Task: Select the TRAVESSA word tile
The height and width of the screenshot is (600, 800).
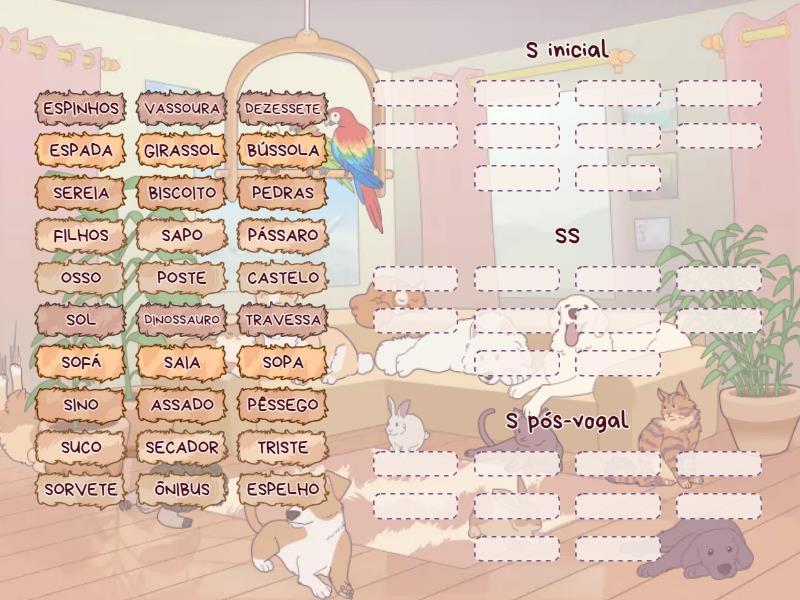Action: click(283, 320)
